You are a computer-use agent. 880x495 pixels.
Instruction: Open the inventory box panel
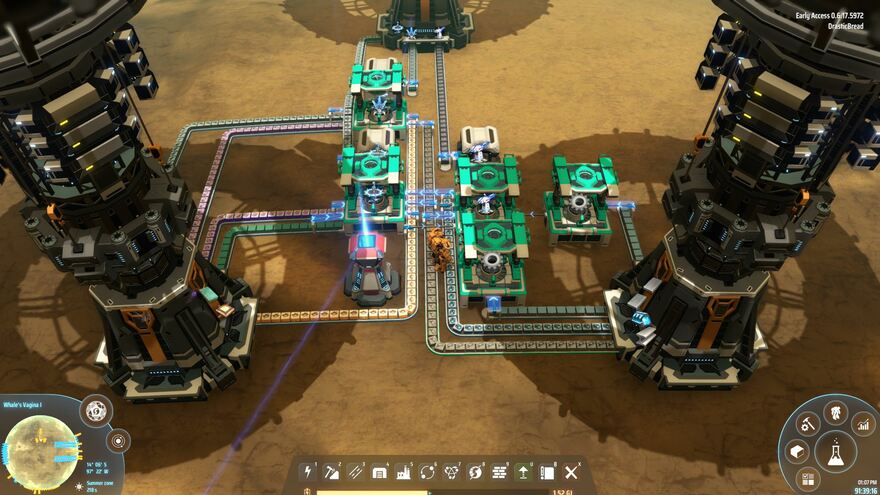click(x=797, y=452)
